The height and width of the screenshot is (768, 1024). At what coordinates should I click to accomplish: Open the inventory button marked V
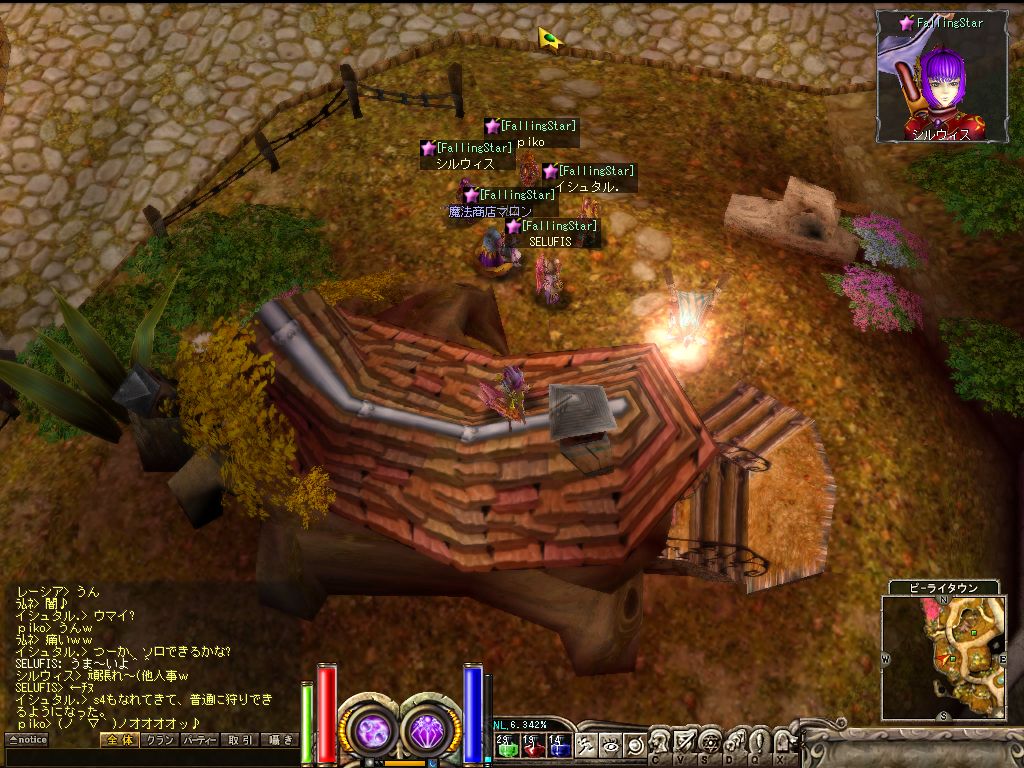(x=684, y=744)
